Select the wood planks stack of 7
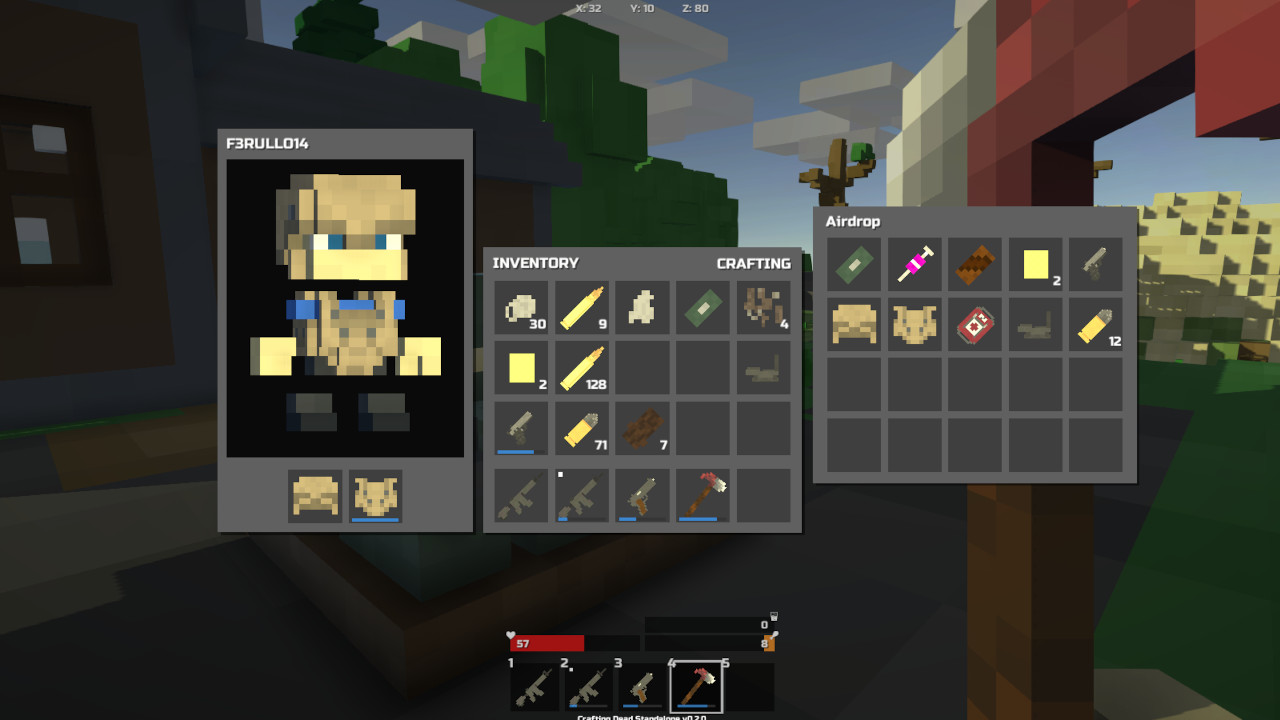This screenshot has height=720, width=1280. 642,428
